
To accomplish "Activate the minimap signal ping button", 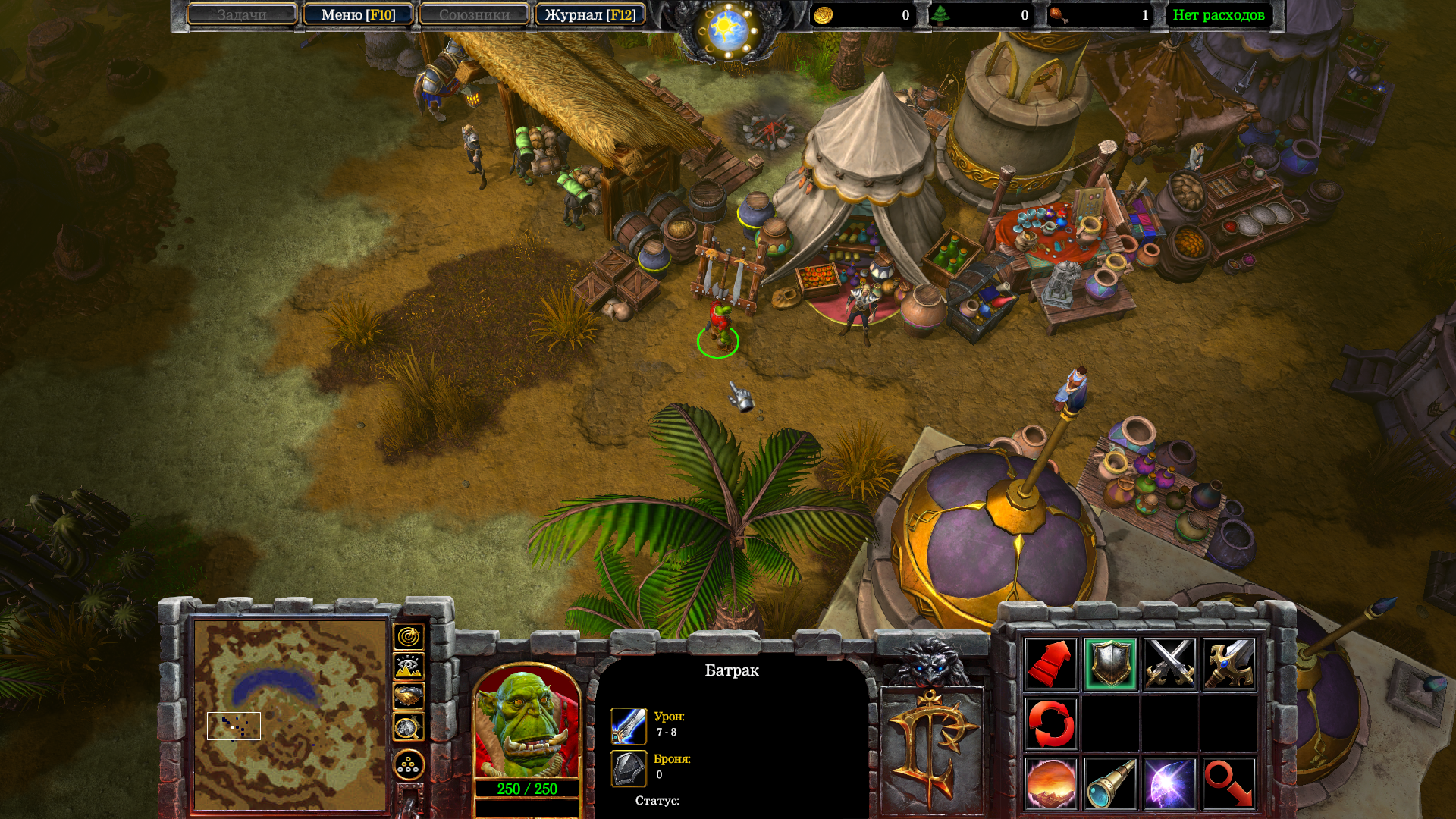I will (408, 637).
